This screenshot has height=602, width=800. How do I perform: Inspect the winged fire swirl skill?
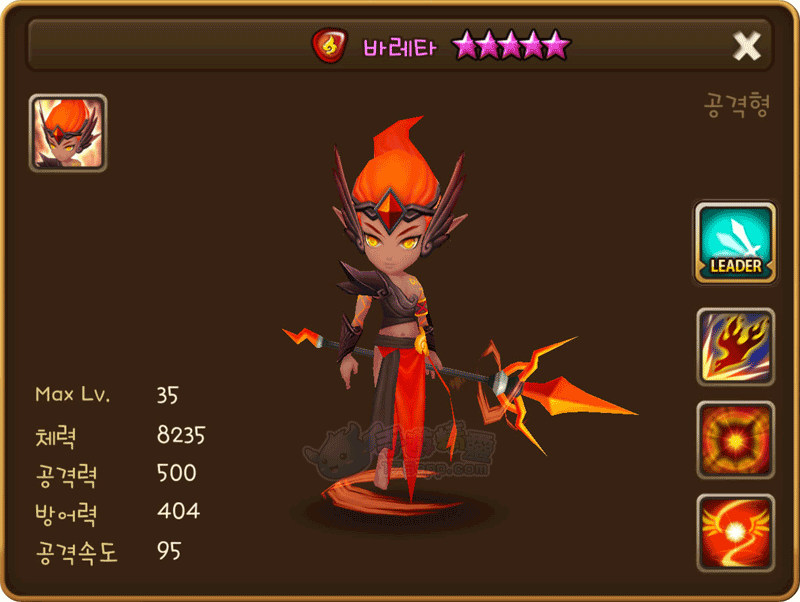736,532
